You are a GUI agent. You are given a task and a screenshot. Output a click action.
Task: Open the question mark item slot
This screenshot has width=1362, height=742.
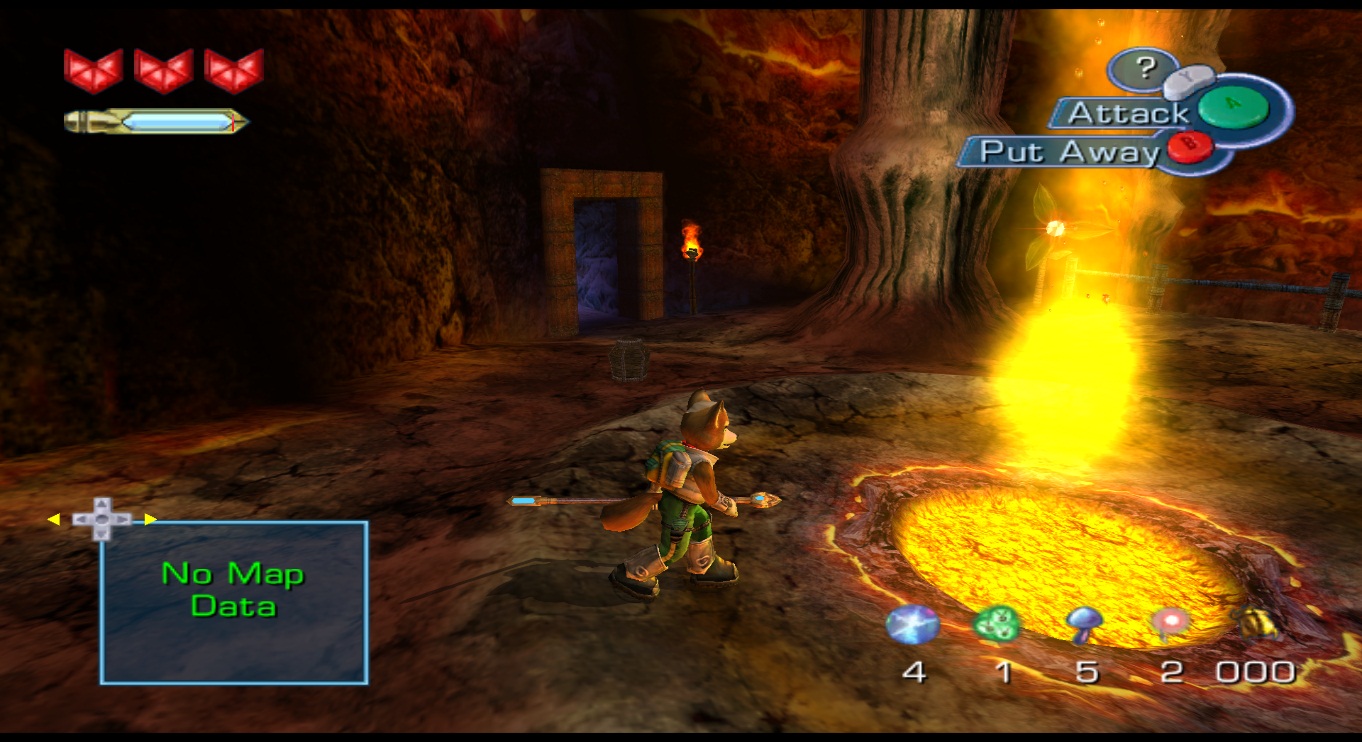(x=1145, y=68)
